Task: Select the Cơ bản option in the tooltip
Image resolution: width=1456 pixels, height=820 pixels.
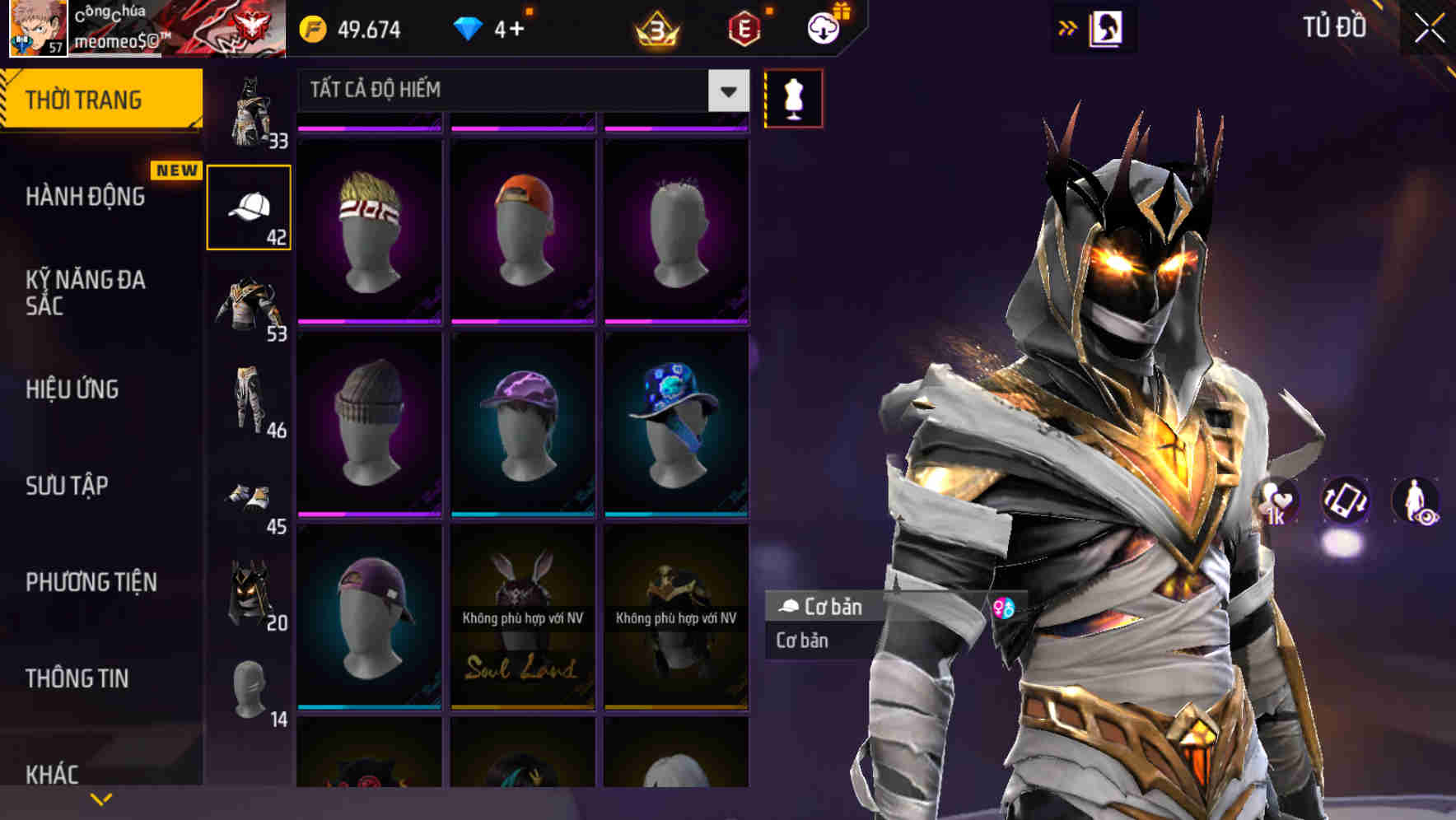Action: tap(800, 641)
